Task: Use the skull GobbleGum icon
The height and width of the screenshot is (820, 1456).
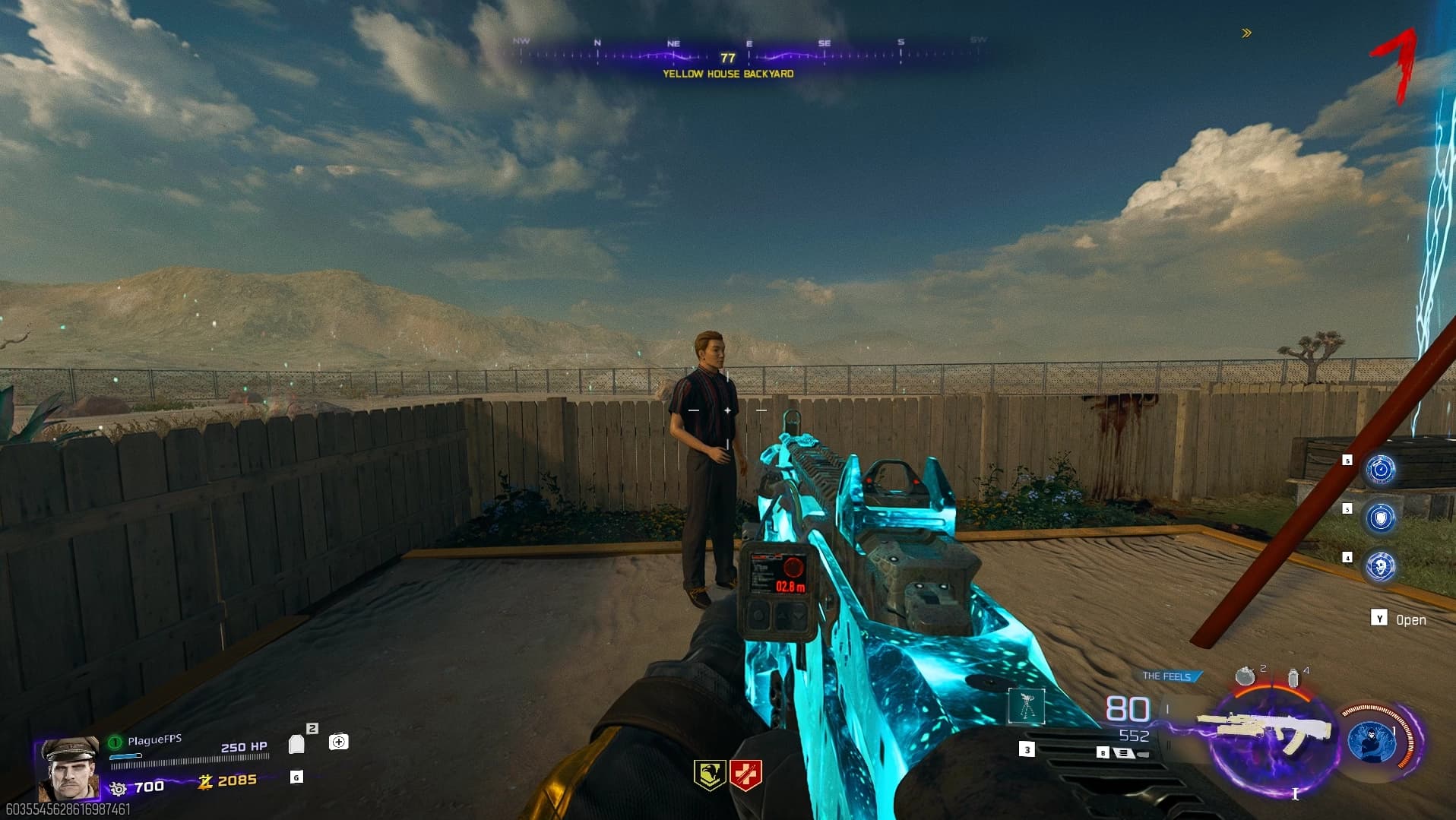Action: [x=1380, y=566]
